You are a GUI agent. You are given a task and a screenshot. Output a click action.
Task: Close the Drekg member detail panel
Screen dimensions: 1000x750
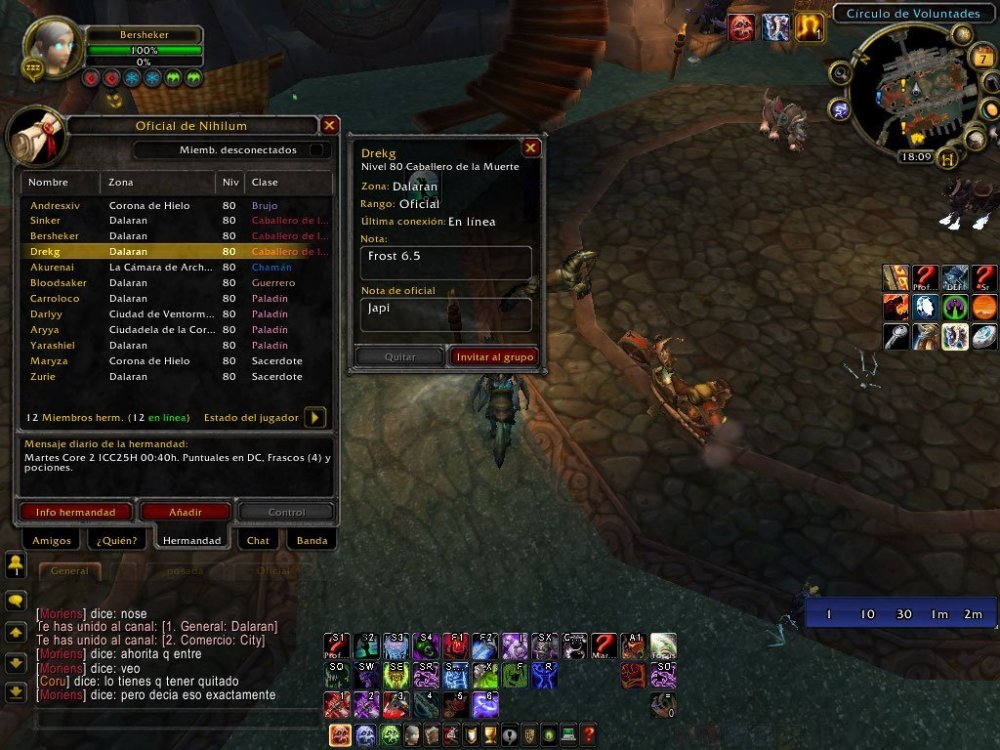coord(531,148)
